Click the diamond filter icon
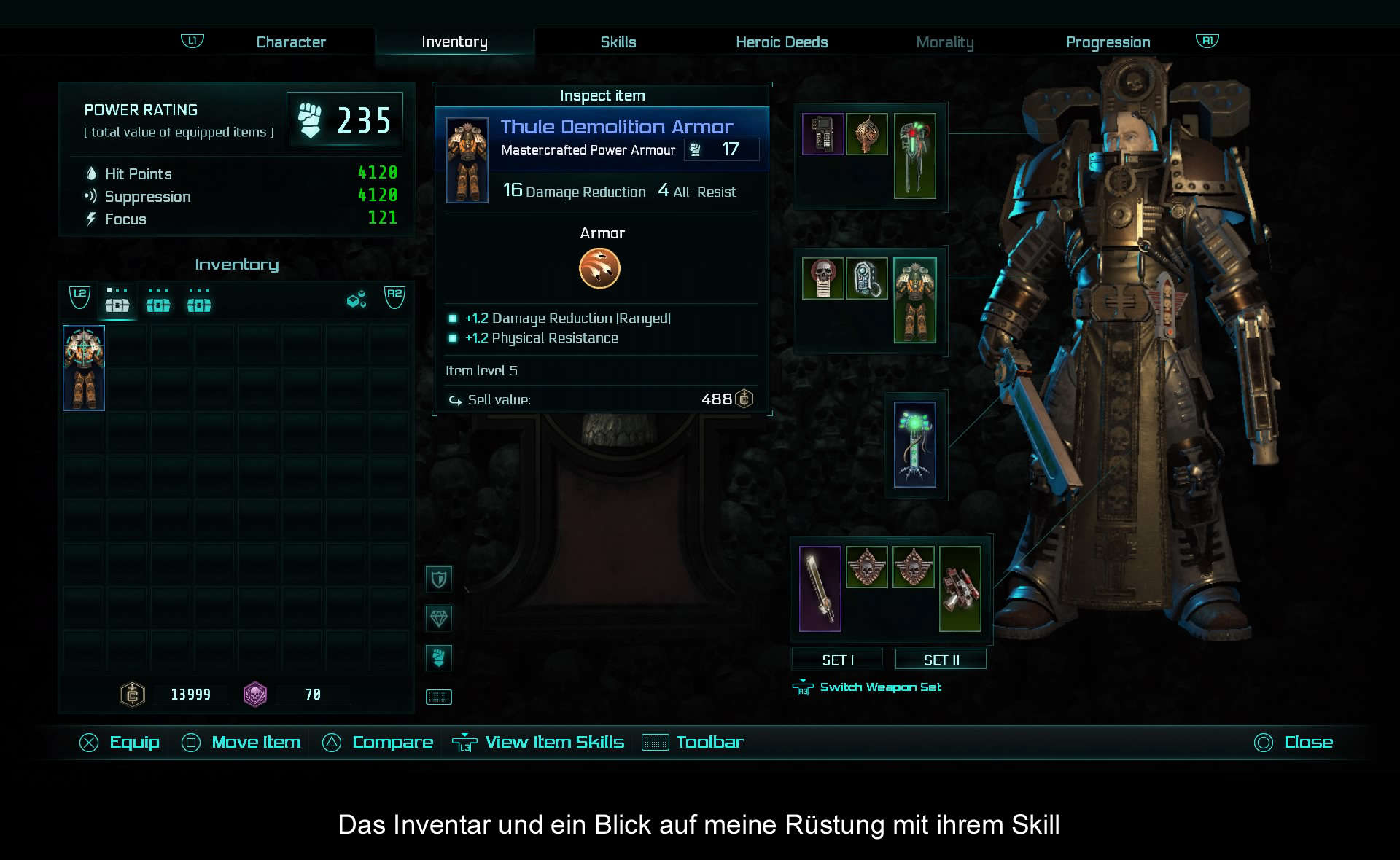This screenshot has height=860, width=1400. point(439,619)
